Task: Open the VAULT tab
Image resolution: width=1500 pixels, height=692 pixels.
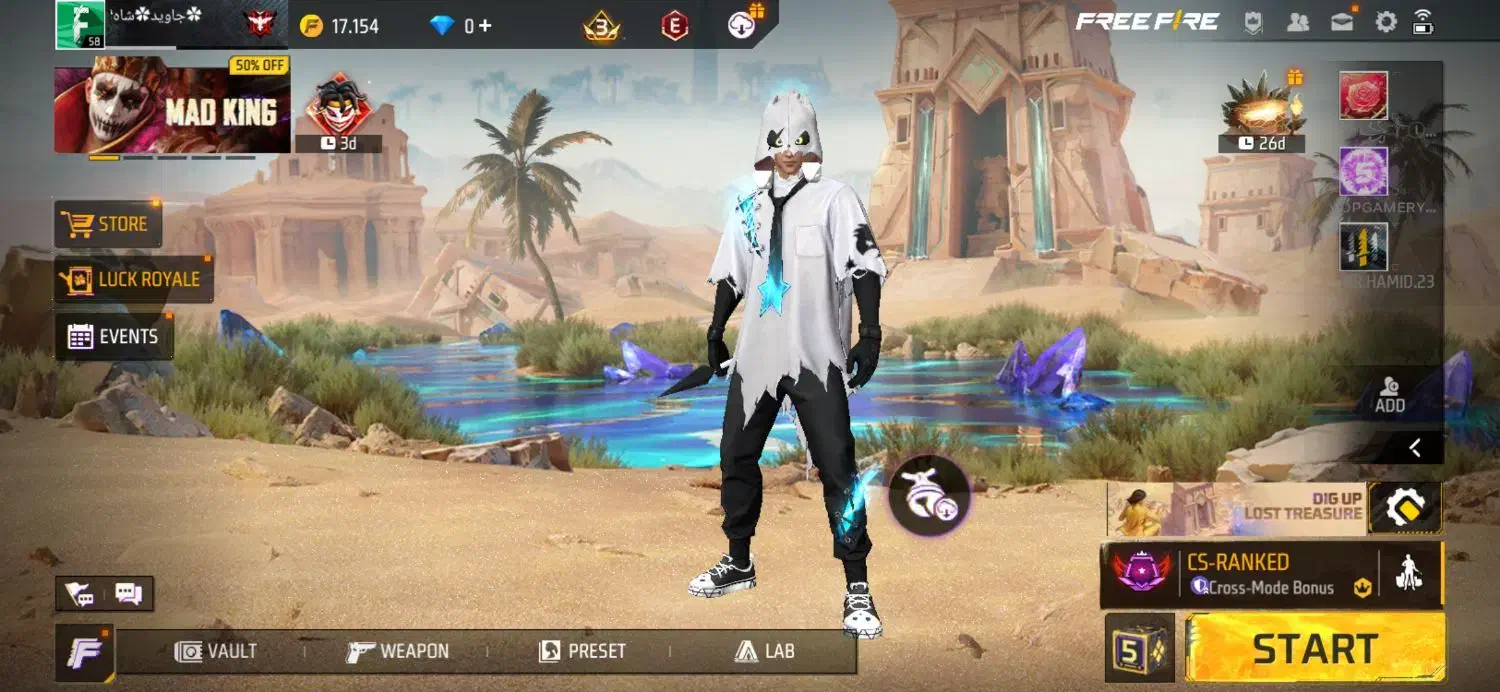Action: coord(216,652)
